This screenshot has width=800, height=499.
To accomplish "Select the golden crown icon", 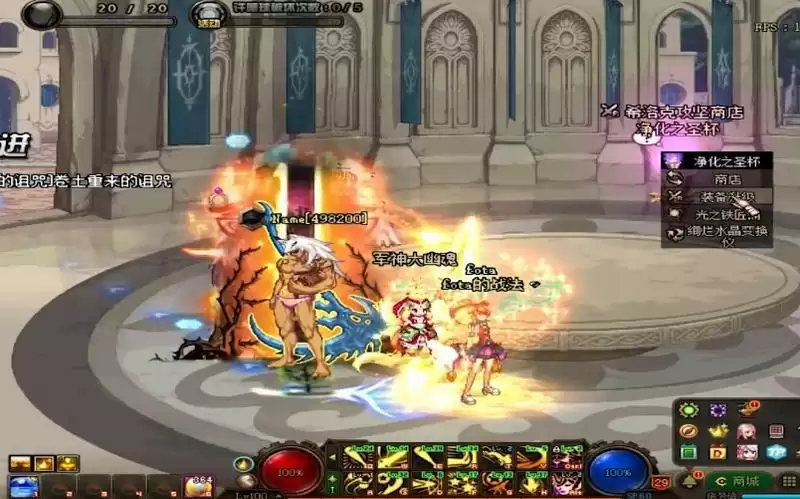I will [717, 431].
